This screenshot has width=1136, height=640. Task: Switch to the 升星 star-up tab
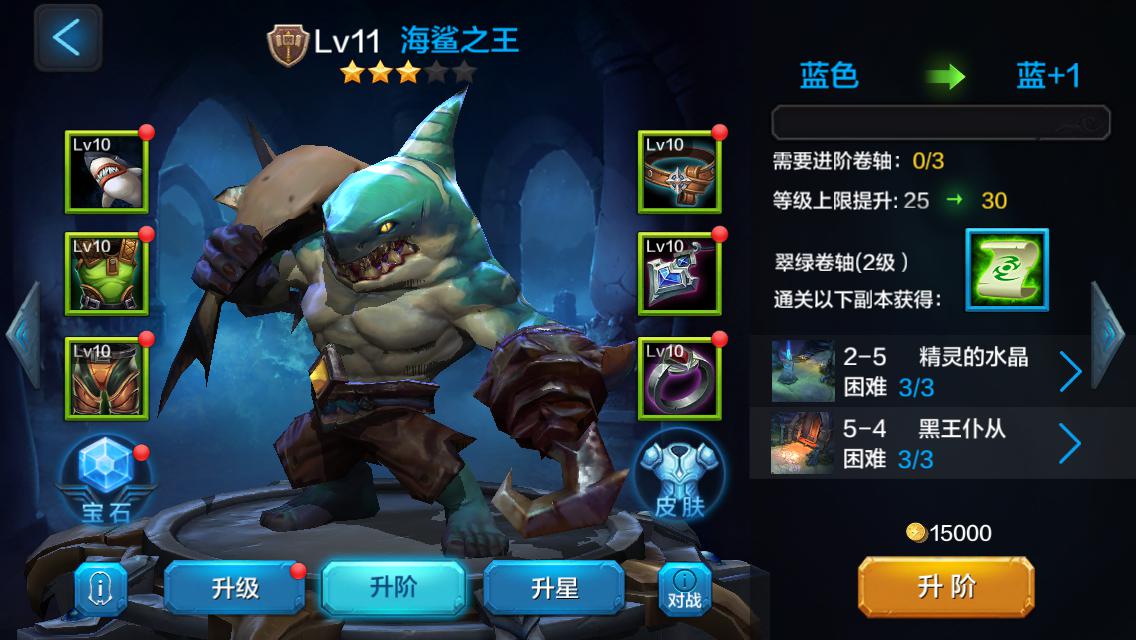pyautogui.click(x=555, y=588)
